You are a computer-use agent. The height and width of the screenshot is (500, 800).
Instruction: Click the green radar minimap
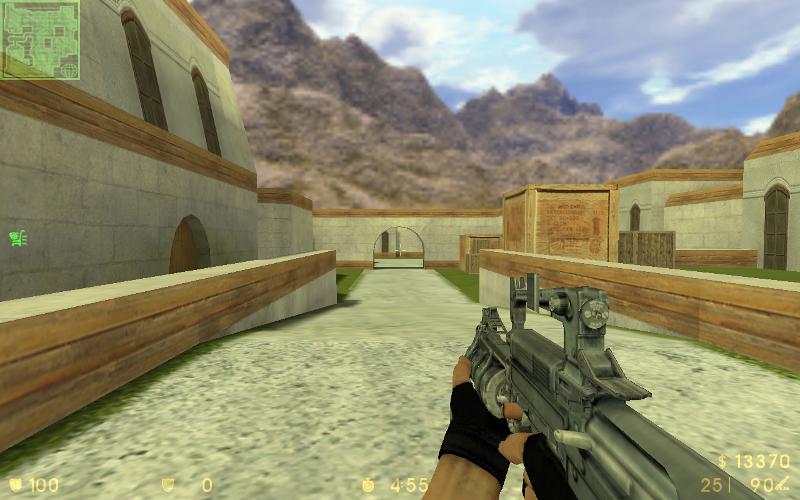[40, 40]
